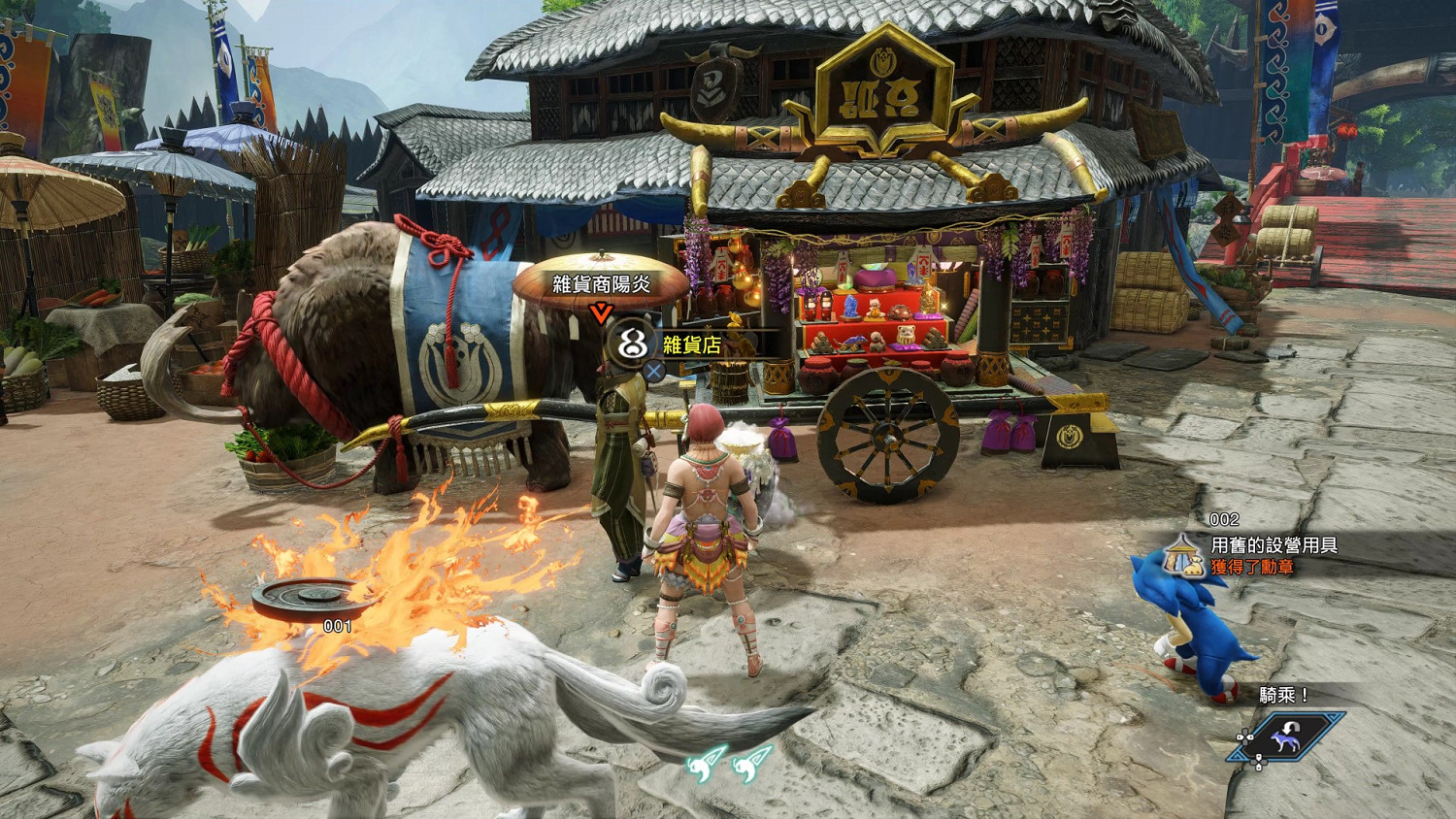Viewport: 1456px width, 819px height.
Task: Open the 雜貨店 shop prompt
Action: tap(691, 344)
